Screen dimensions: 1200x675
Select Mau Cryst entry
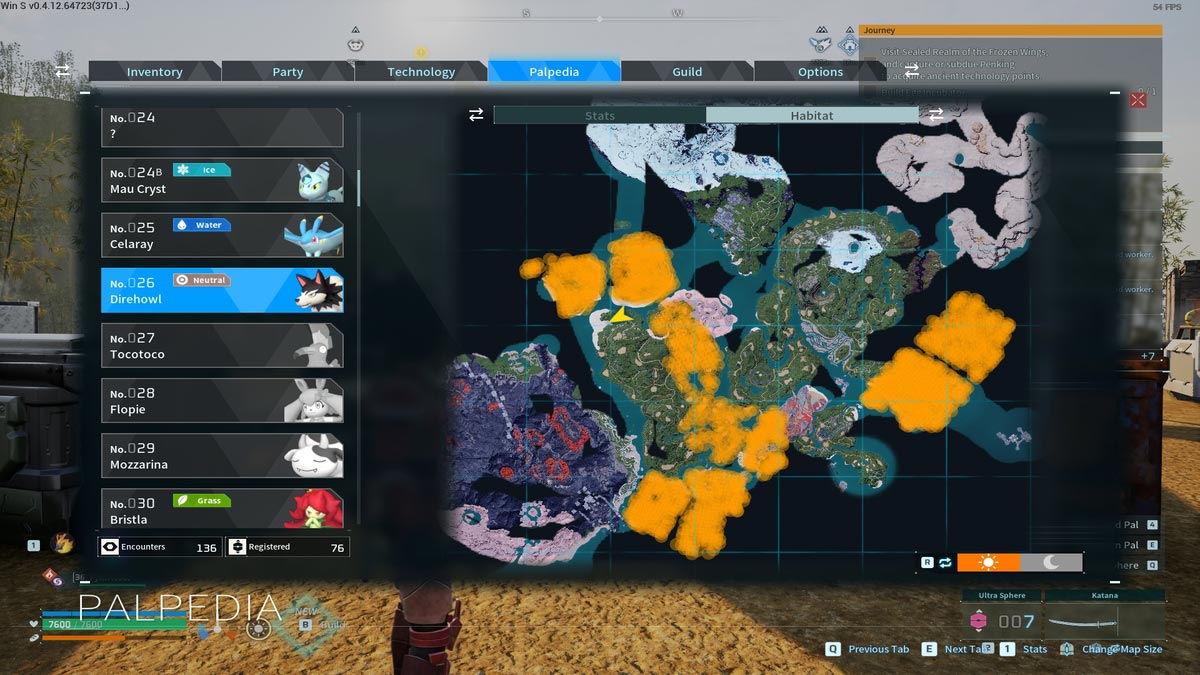click(222, 180)
